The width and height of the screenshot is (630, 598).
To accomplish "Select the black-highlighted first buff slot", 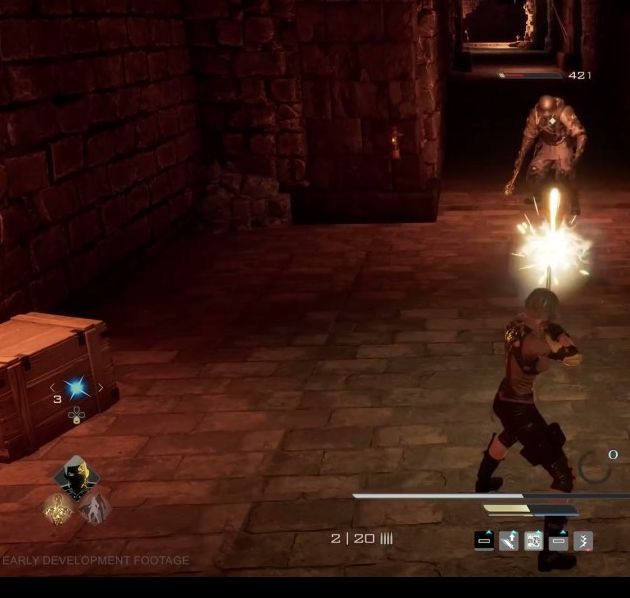I will tap(484, 541).
